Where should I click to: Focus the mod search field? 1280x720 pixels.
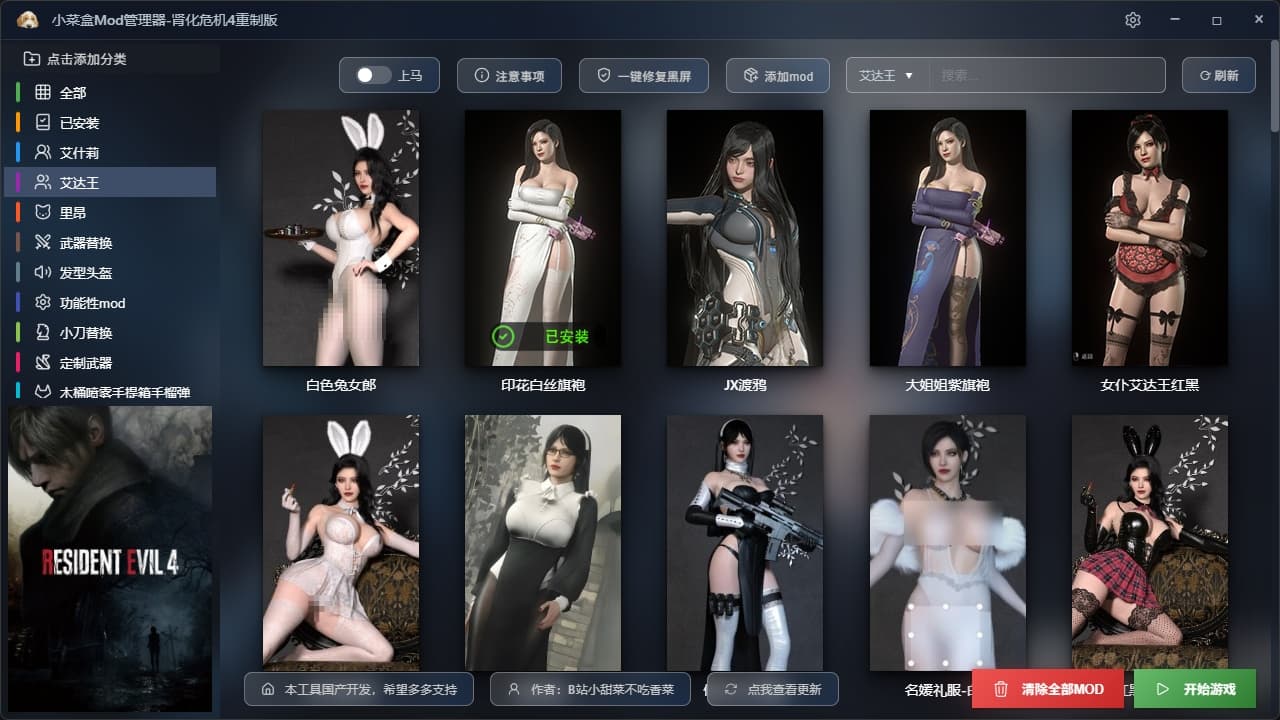coord(1046,75)
